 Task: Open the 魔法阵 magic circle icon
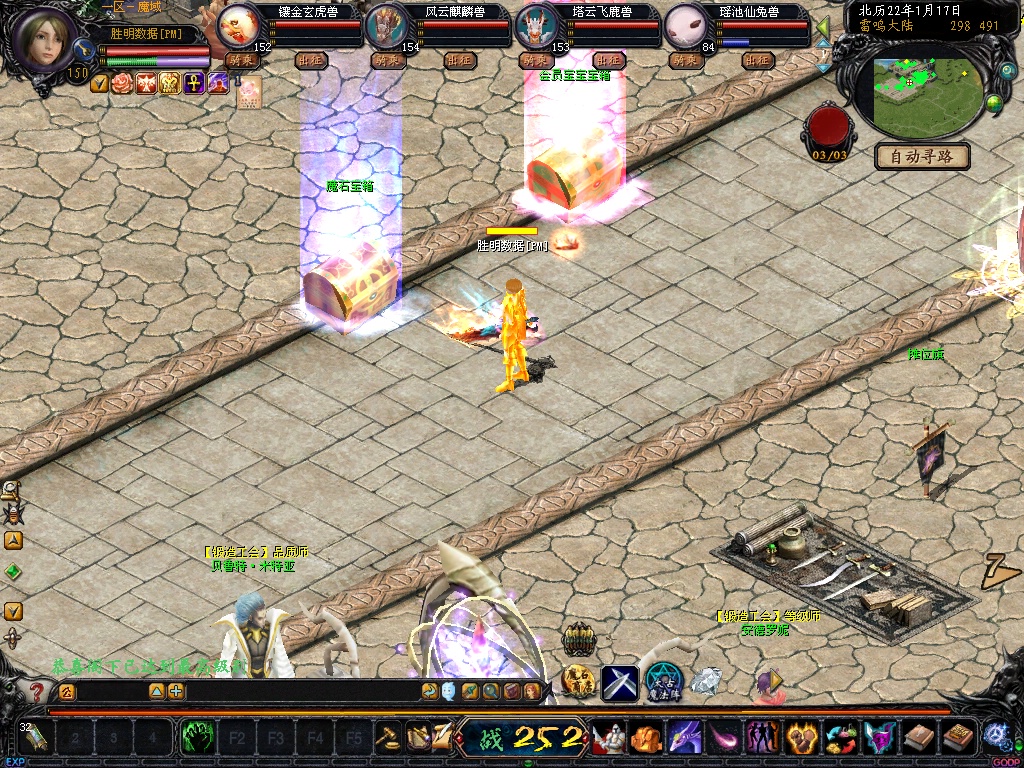coord(662,682)
